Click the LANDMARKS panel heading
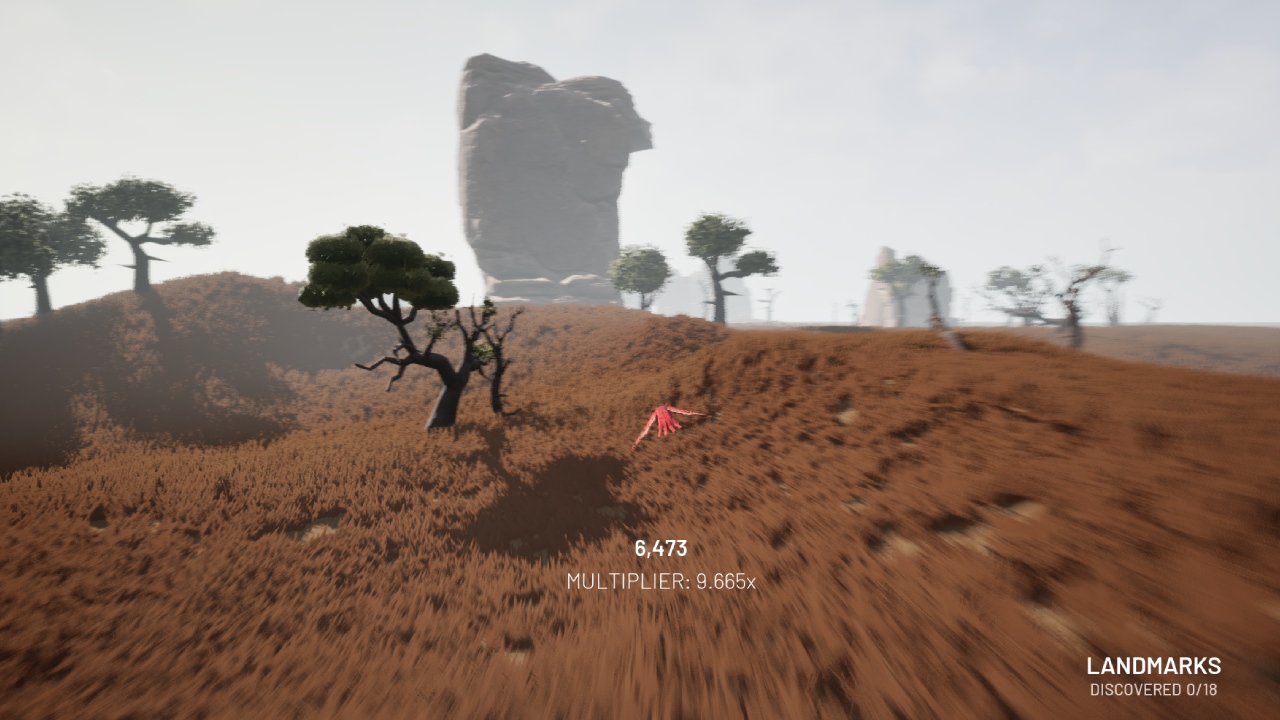 [1155, 665]
